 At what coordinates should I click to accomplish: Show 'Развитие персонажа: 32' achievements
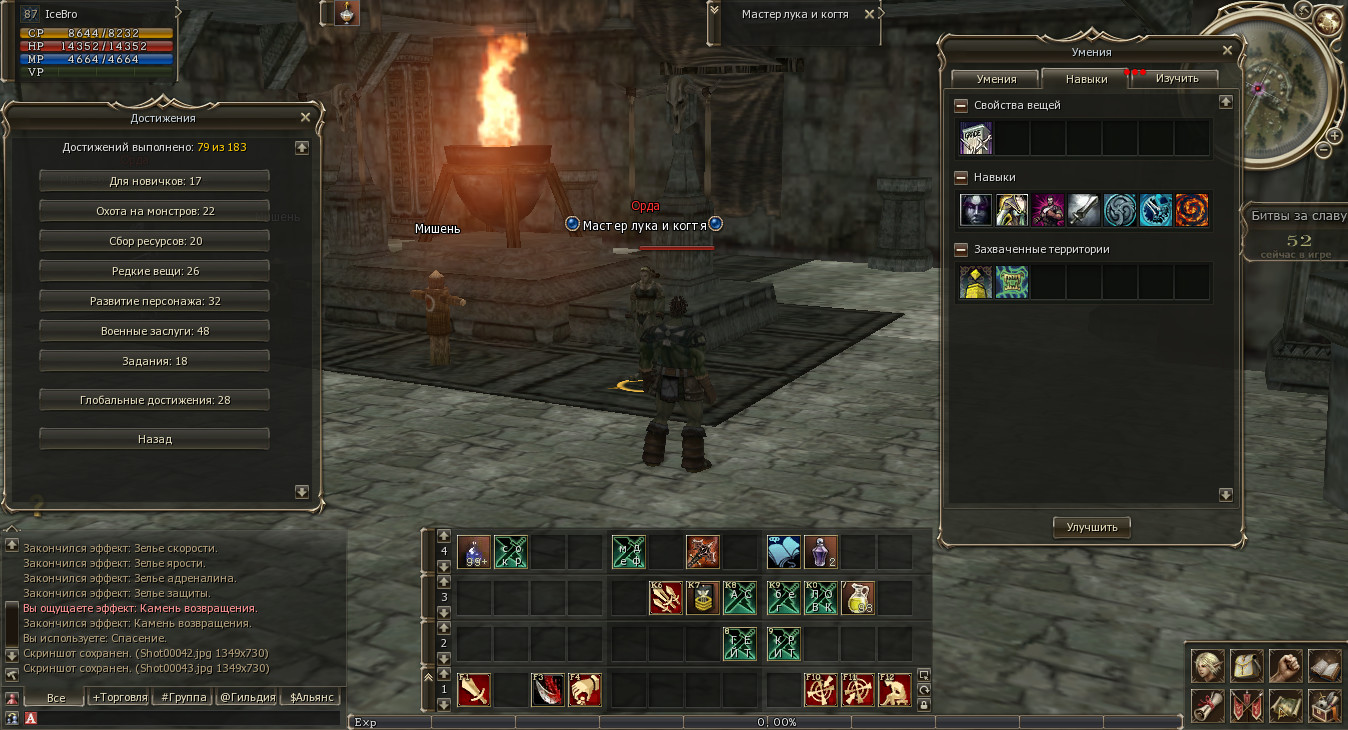click(x=154, y=301)
